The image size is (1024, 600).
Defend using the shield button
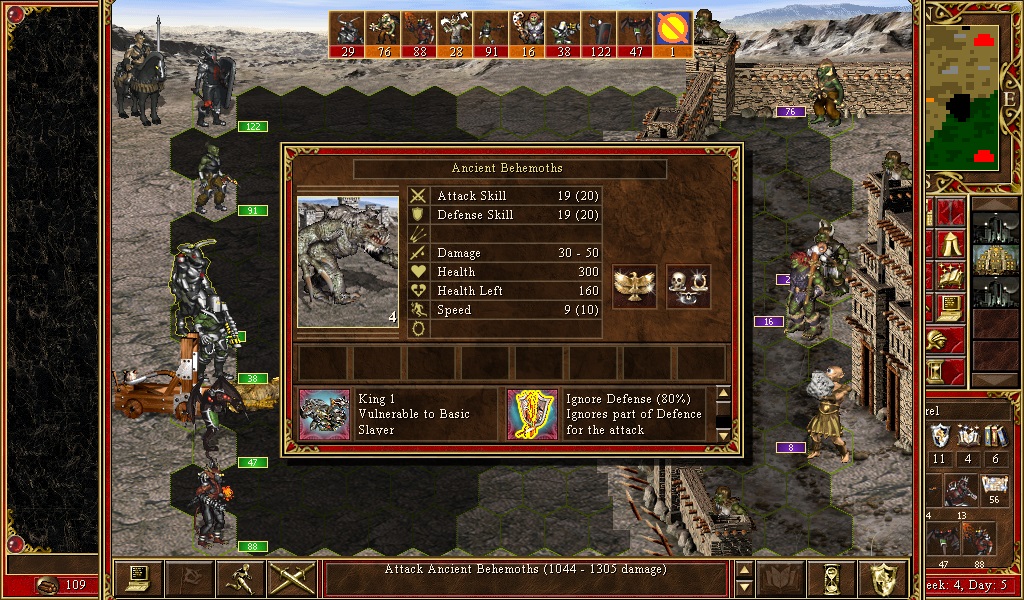pyautogui.click(x=883, y=578)
